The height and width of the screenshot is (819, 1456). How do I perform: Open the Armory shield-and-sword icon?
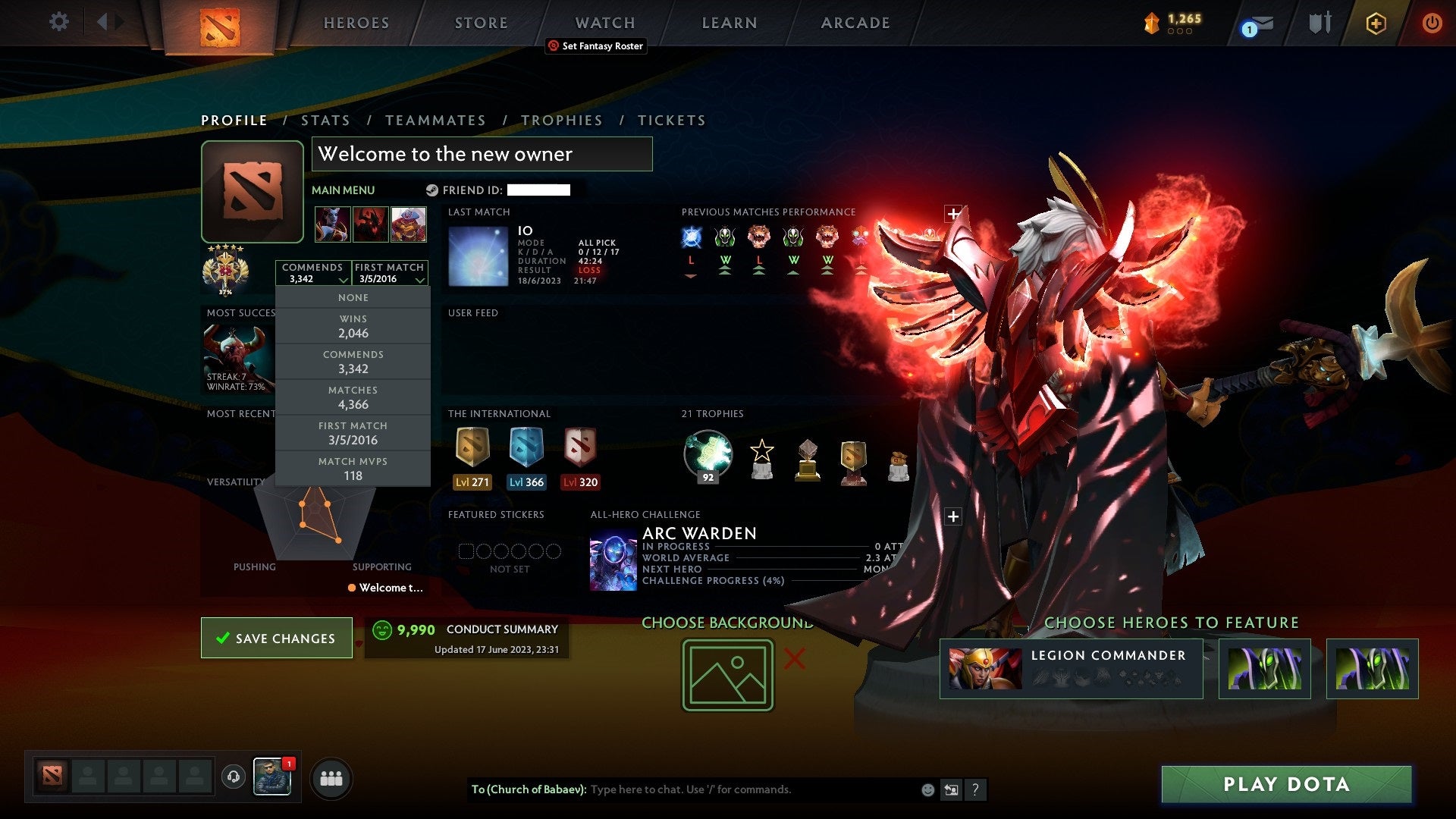(1319, 23)
